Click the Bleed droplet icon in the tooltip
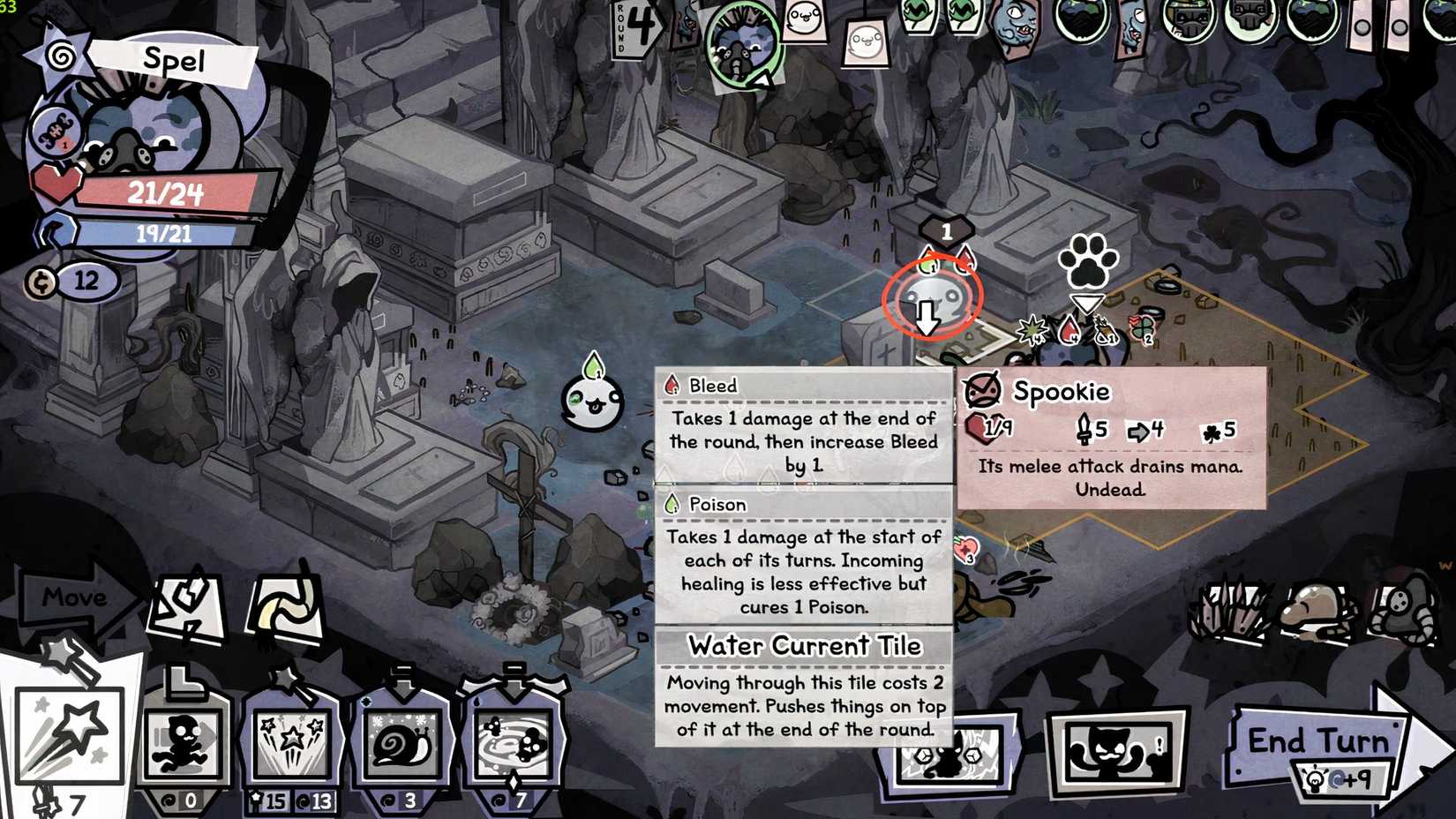1456x819 pixels. (x=671, y=386)
